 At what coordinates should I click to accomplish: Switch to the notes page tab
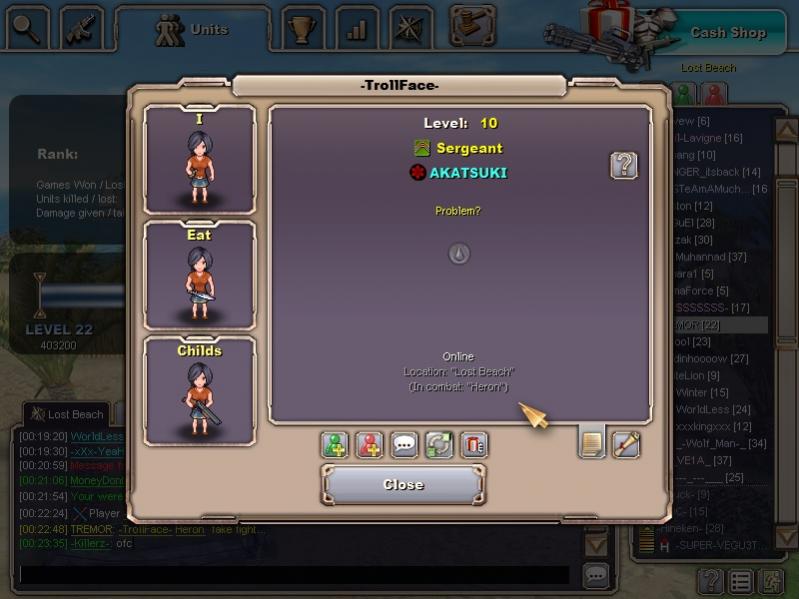coord(592,443)
